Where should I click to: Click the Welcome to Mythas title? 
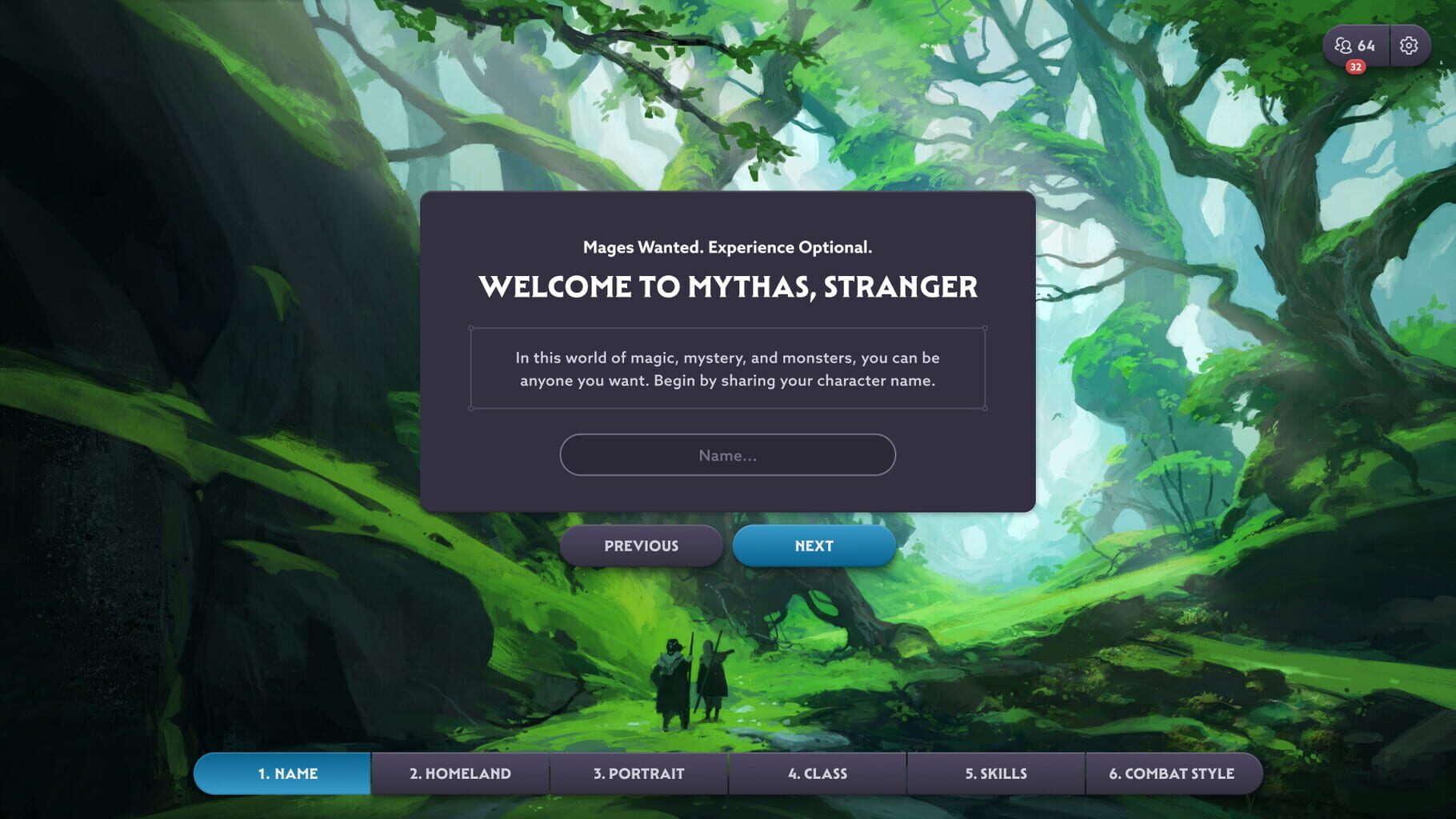tap(729, 286)
